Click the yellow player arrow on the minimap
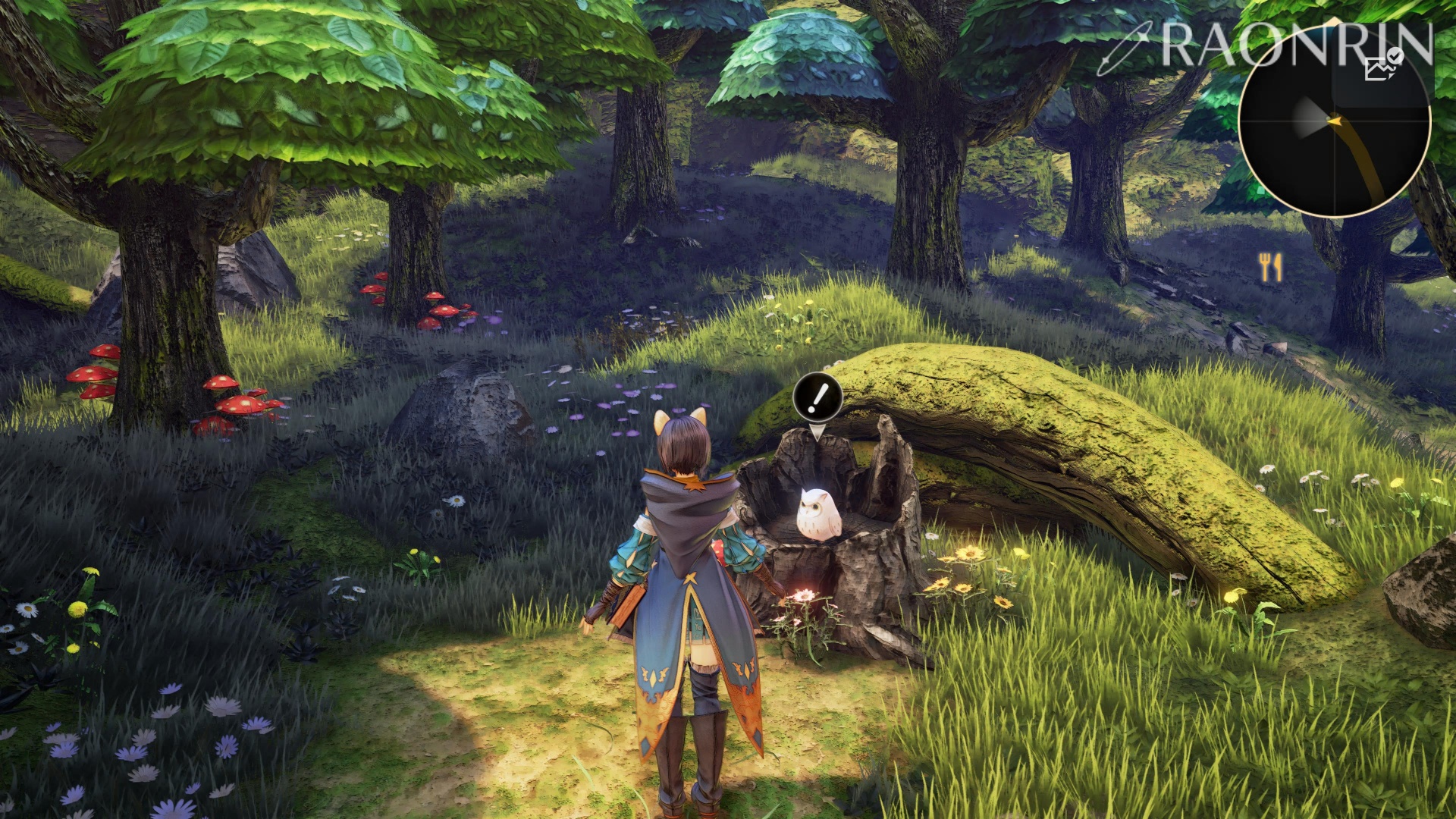This screenshot has height=819, width=1456. click(1334, 120)
